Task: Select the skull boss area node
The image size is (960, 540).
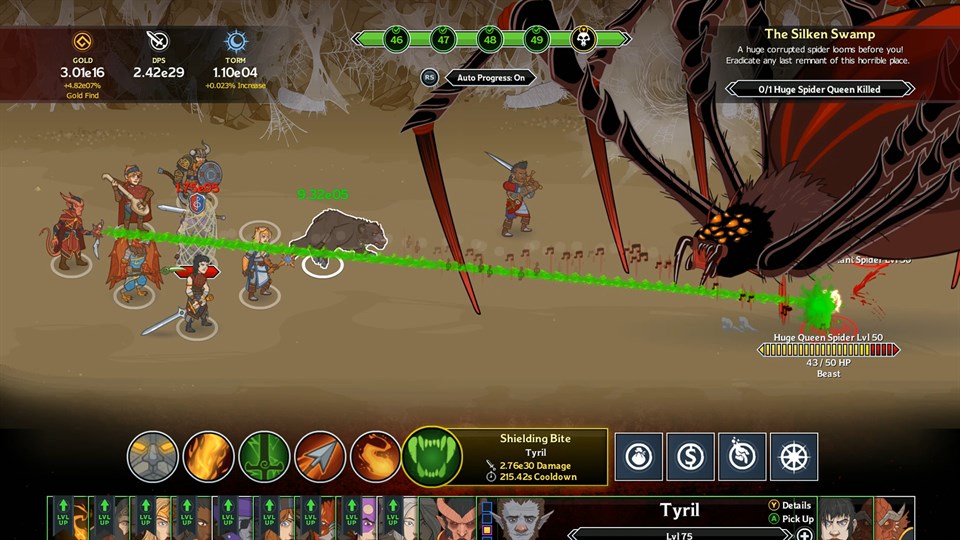Action: 584,40
